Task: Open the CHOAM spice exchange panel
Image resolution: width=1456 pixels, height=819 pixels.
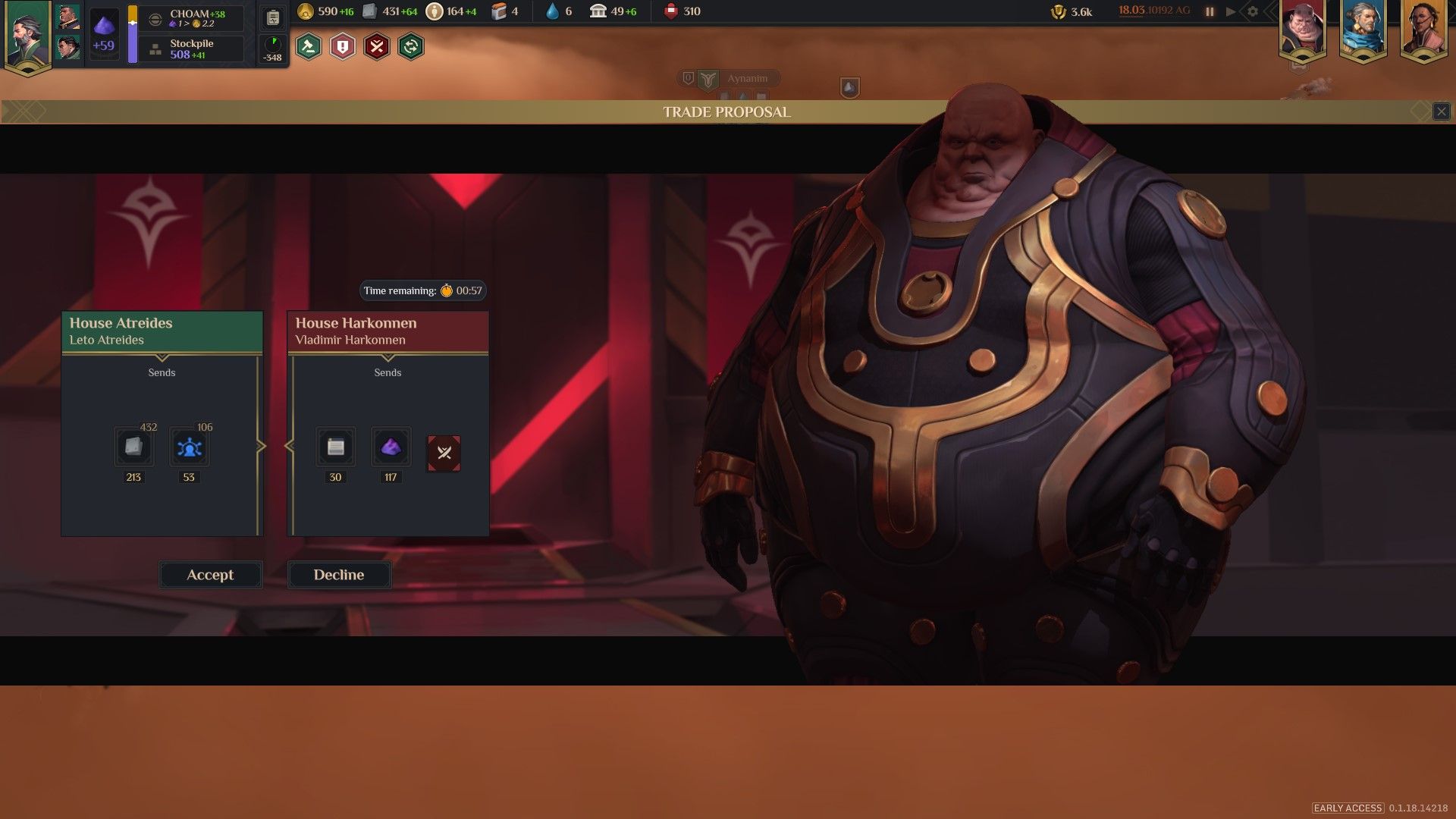Action: tap(193, 18)
